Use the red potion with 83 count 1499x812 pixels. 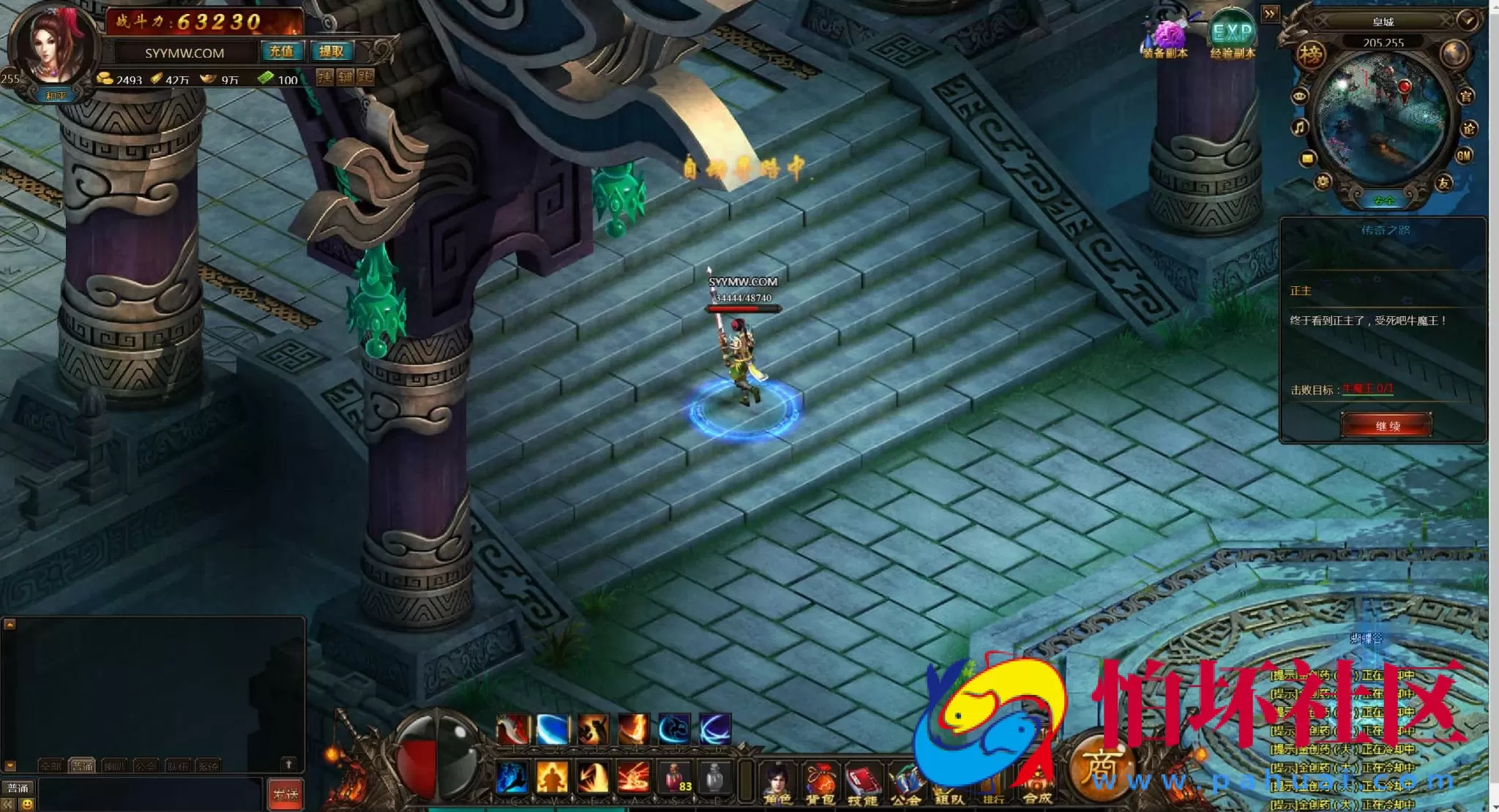676,777
